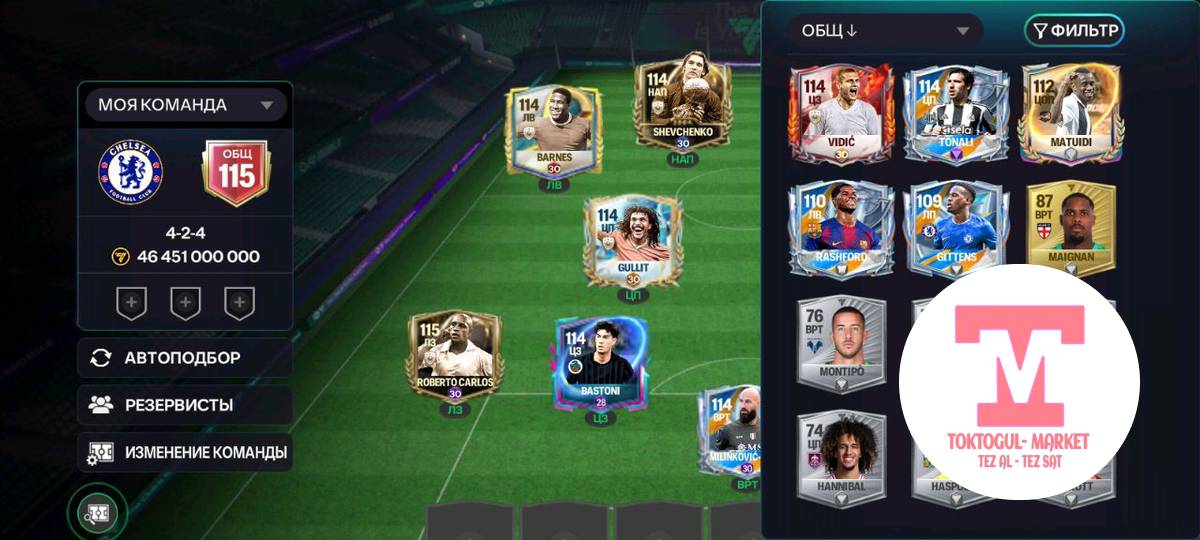Screen dimensions: 1200x540
Task: Select Bastoni center back card
Action: (600, 365)
